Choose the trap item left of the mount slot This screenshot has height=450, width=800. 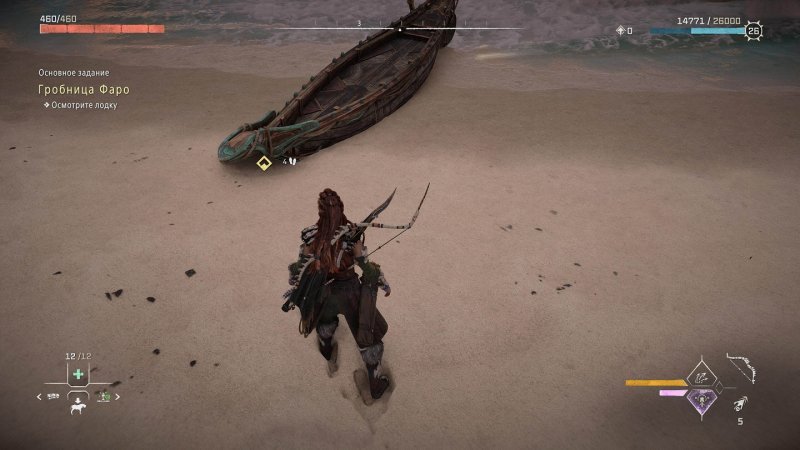54,397
